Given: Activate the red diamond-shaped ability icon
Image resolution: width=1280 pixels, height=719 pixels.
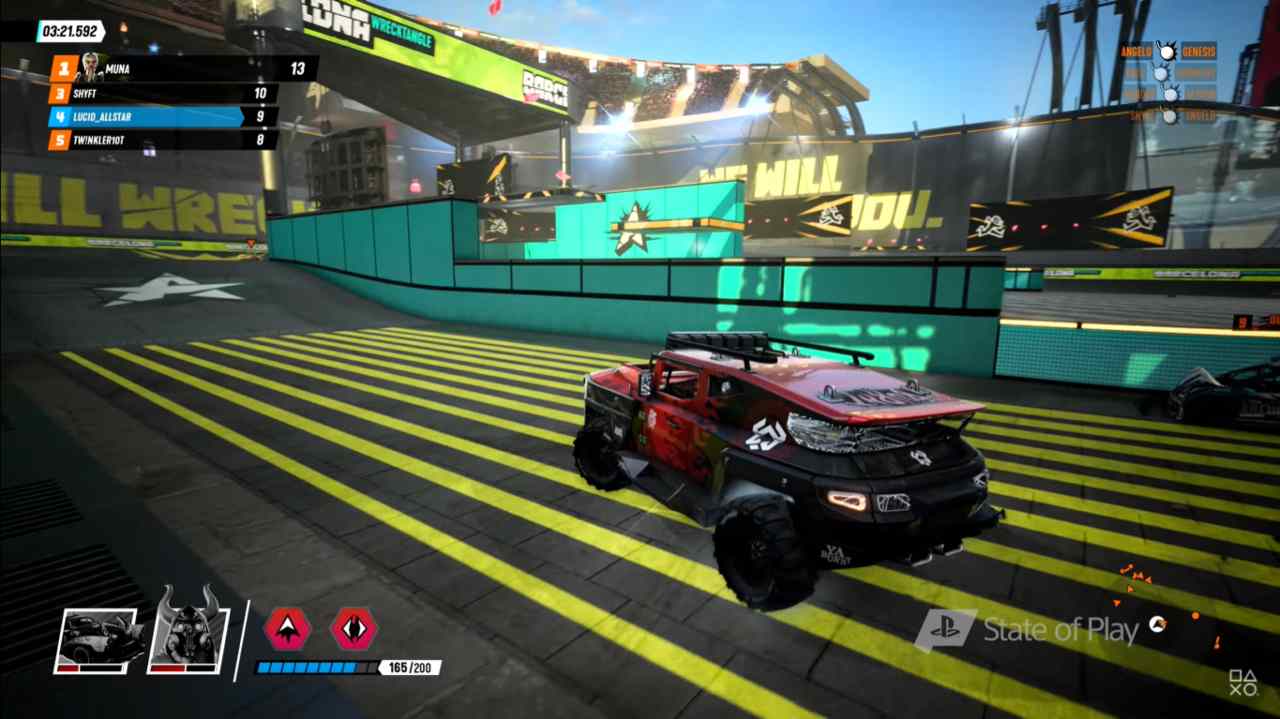Looking at the screenshot, I should point(354,629).
